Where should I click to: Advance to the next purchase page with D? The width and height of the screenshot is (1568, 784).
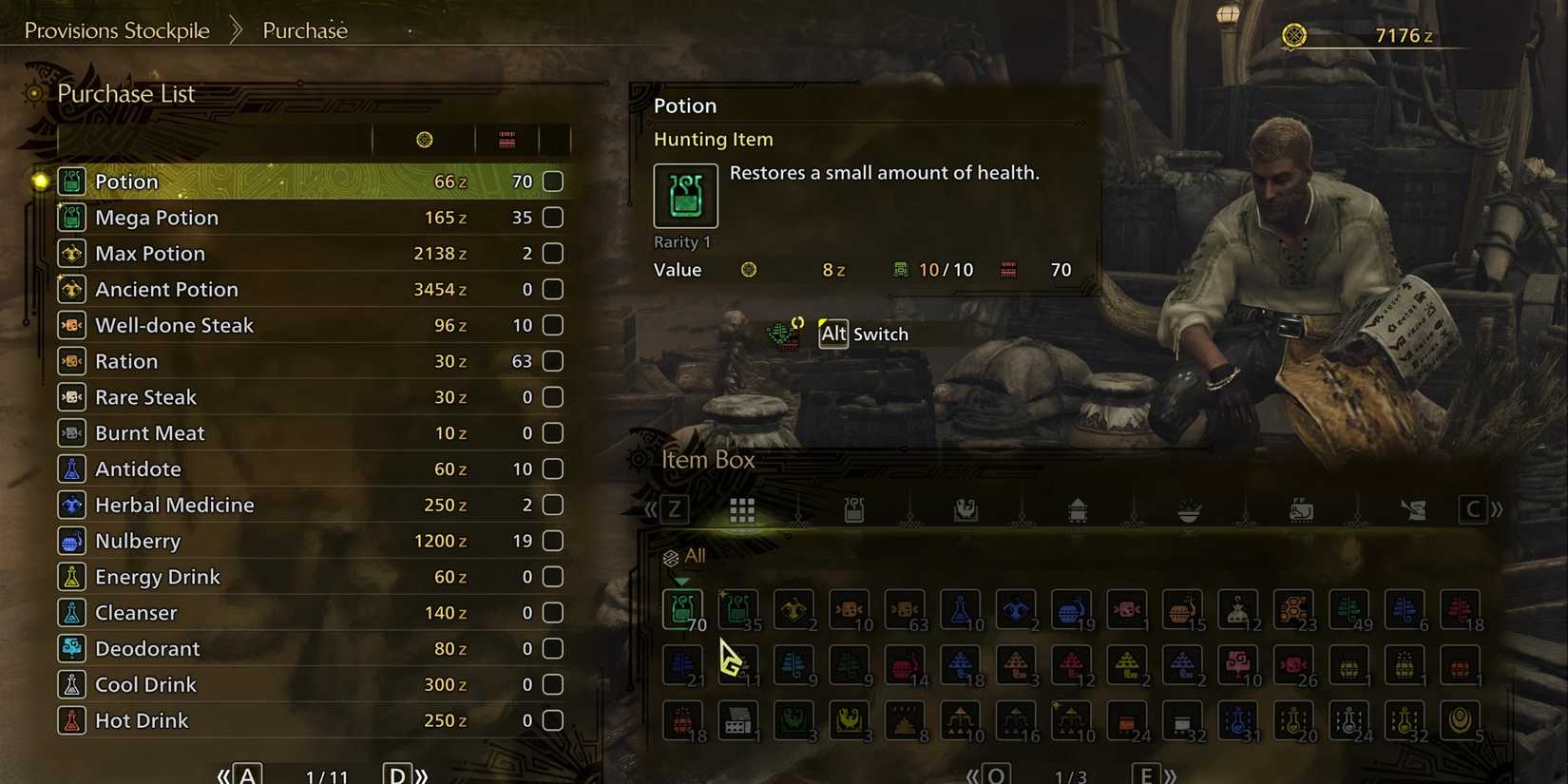click(397, 773)
